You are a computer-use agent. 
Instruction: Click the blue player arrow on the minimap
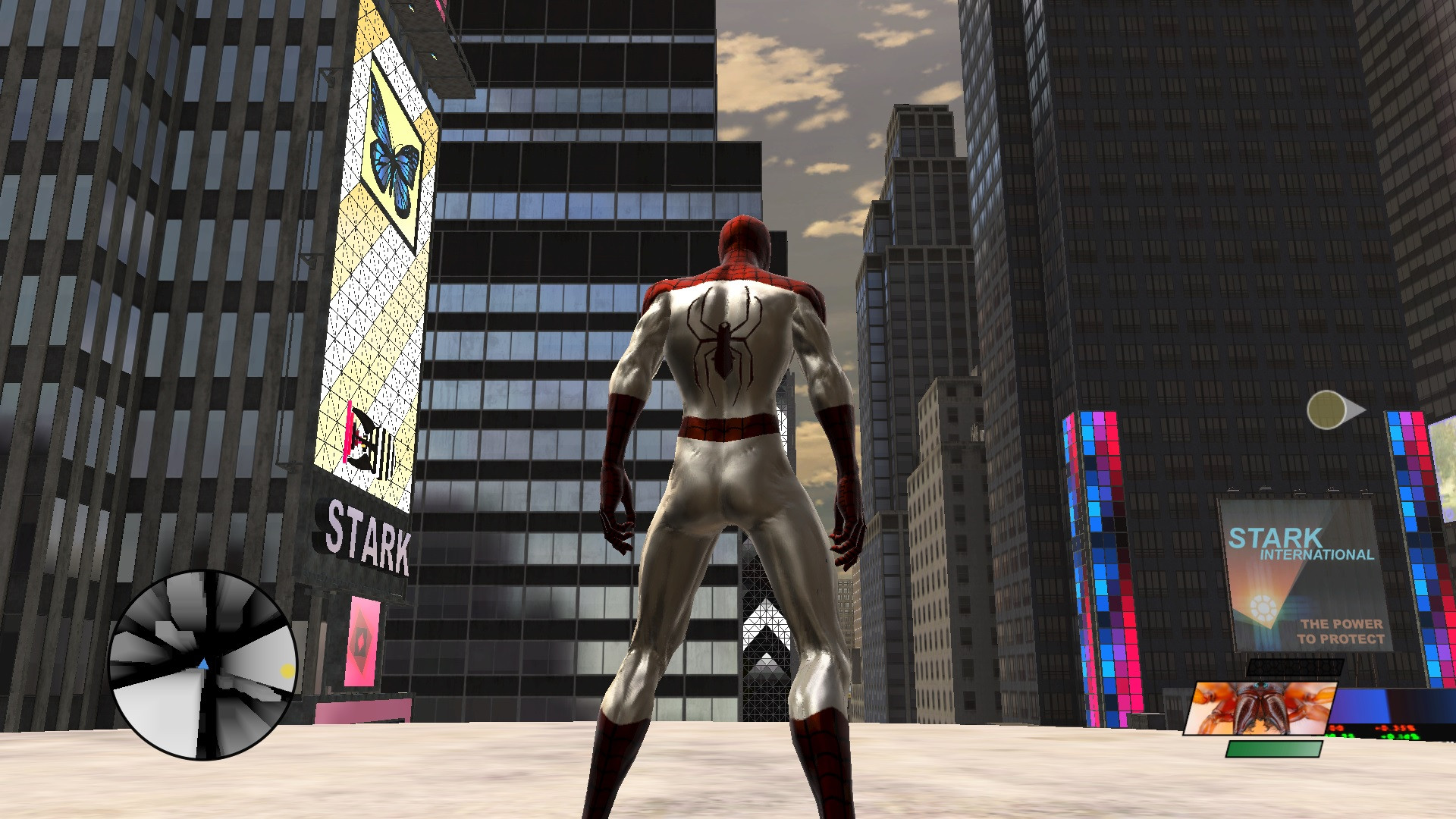pyautogui.click(x=204, y=663)
